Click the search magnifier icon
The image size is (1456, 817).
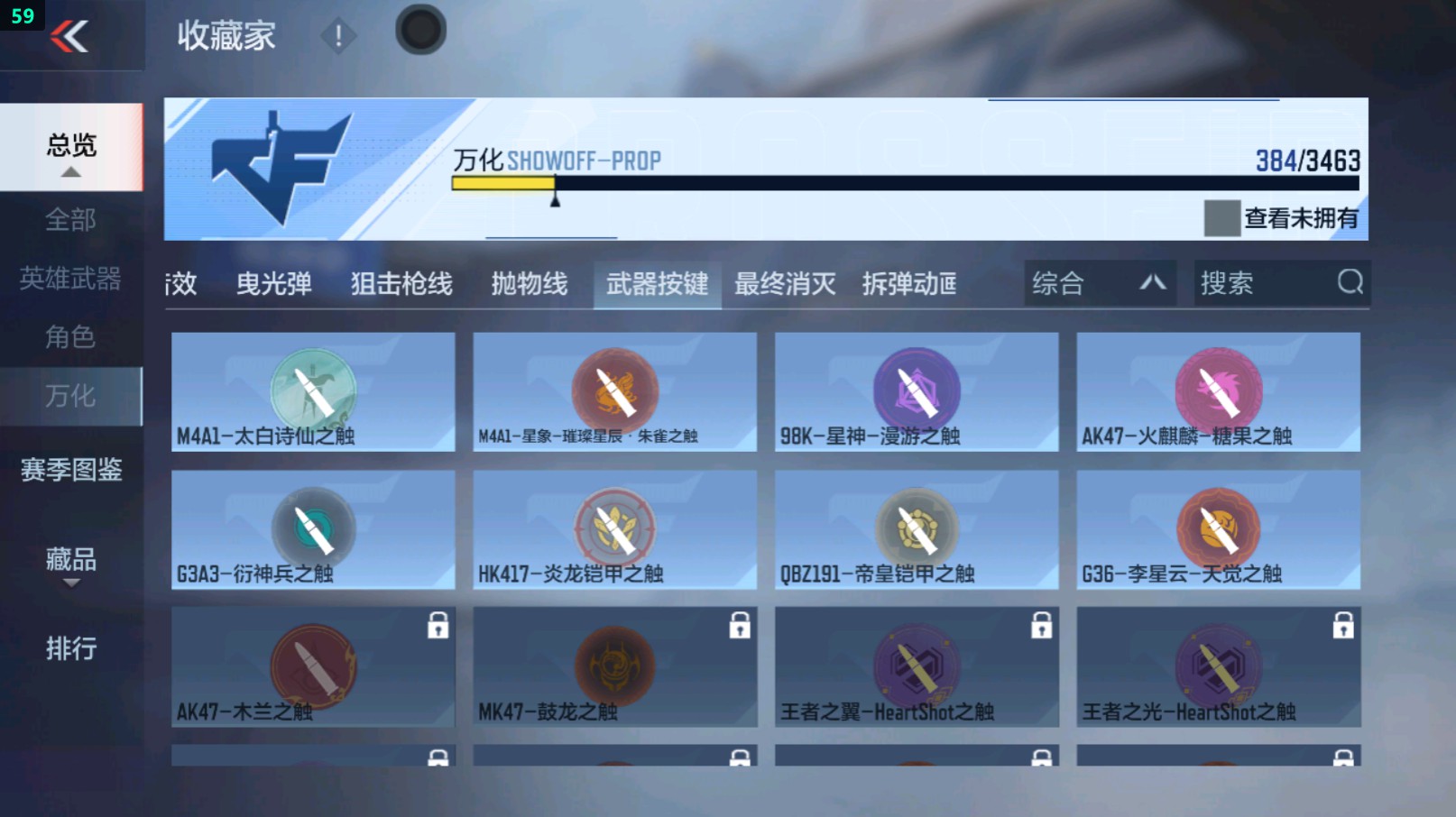point(1350,283)
